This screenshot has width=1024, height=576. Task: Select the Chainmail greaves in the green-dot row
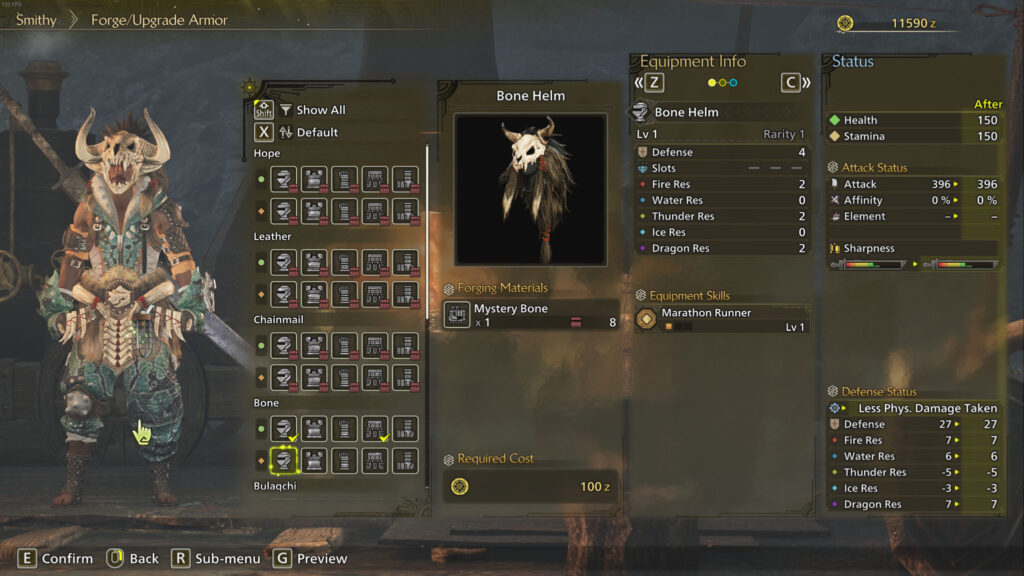[405, 345]
